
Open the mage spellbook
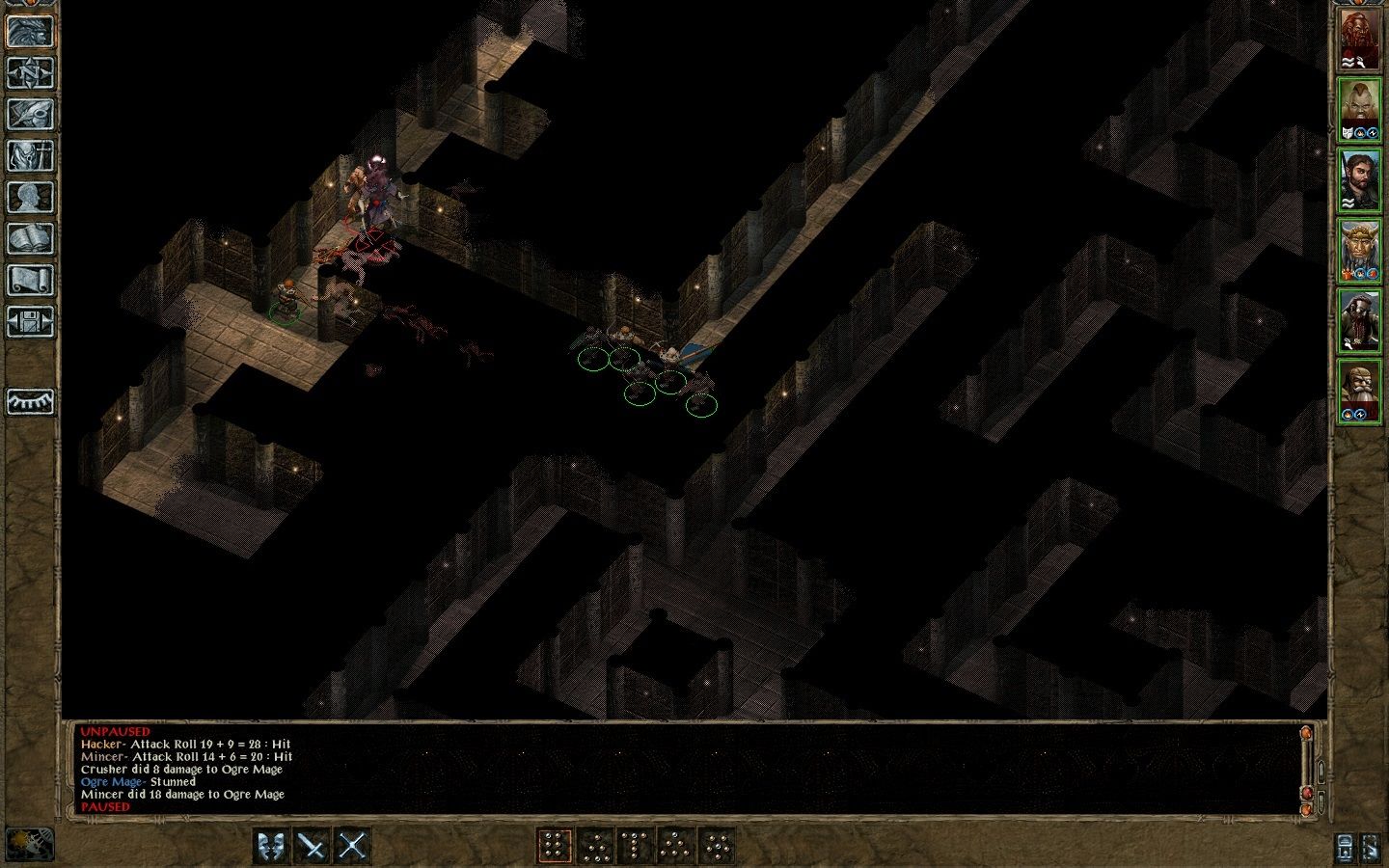30,239
